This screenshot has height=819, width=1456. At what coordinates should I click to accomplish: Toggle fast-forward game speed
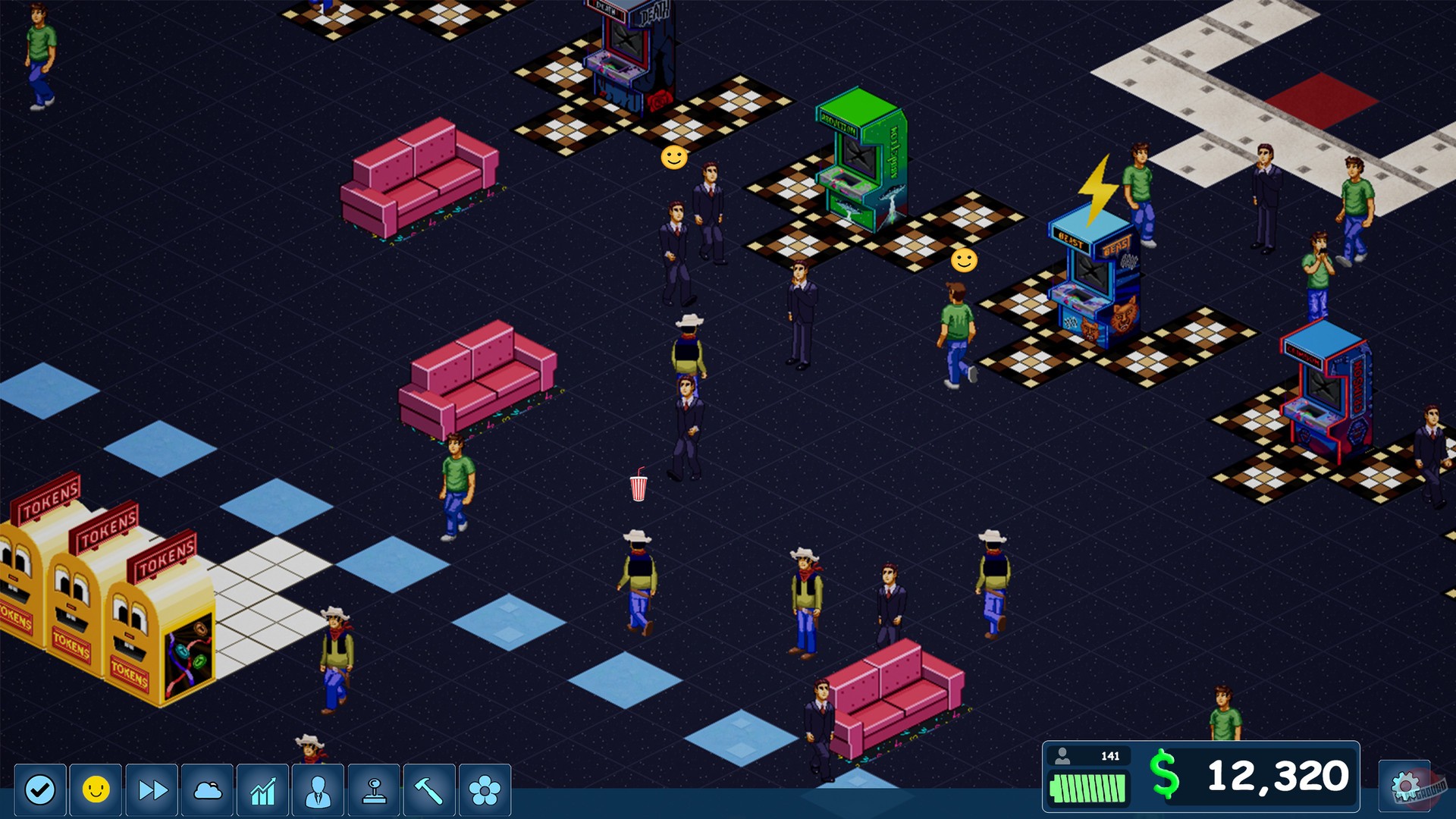tap(150, 791)
